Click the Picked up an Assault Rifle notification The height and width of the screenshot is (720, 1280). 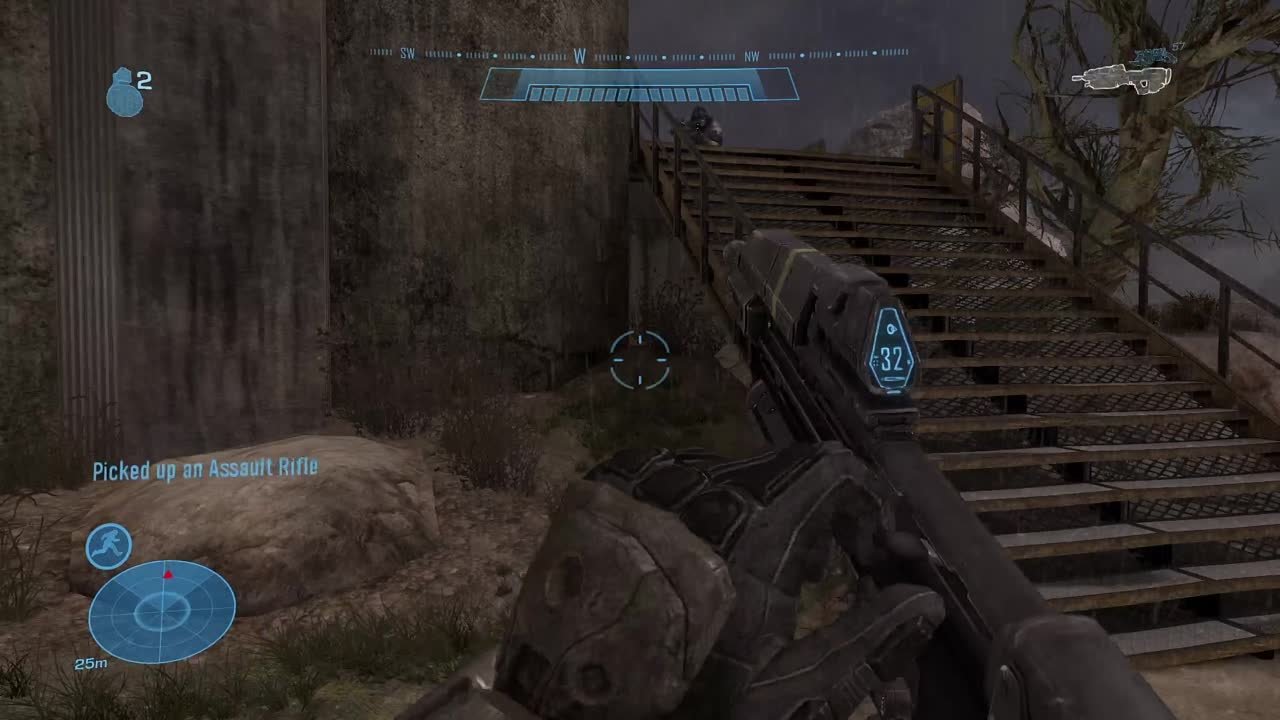coord(205,466)
